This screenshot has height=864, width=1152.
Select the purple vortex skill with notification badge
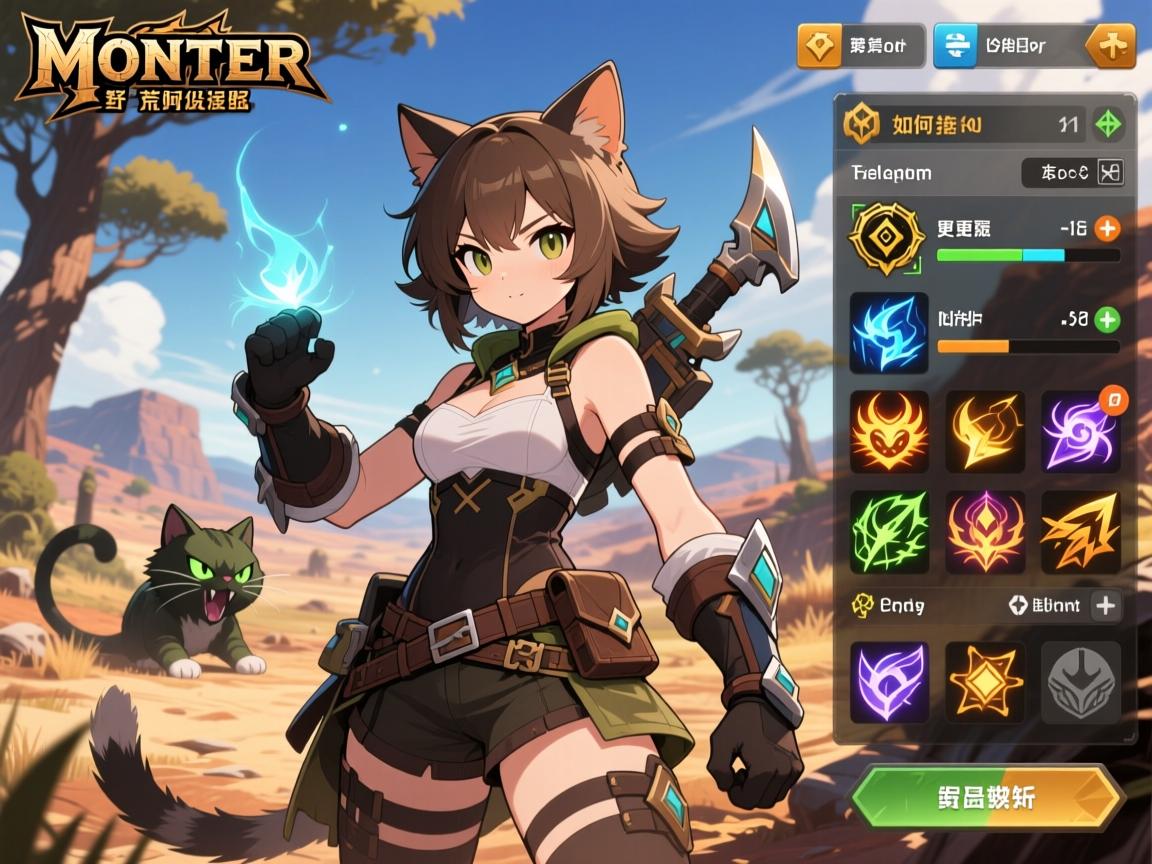pyautogui.click(x=1080, y=432)
